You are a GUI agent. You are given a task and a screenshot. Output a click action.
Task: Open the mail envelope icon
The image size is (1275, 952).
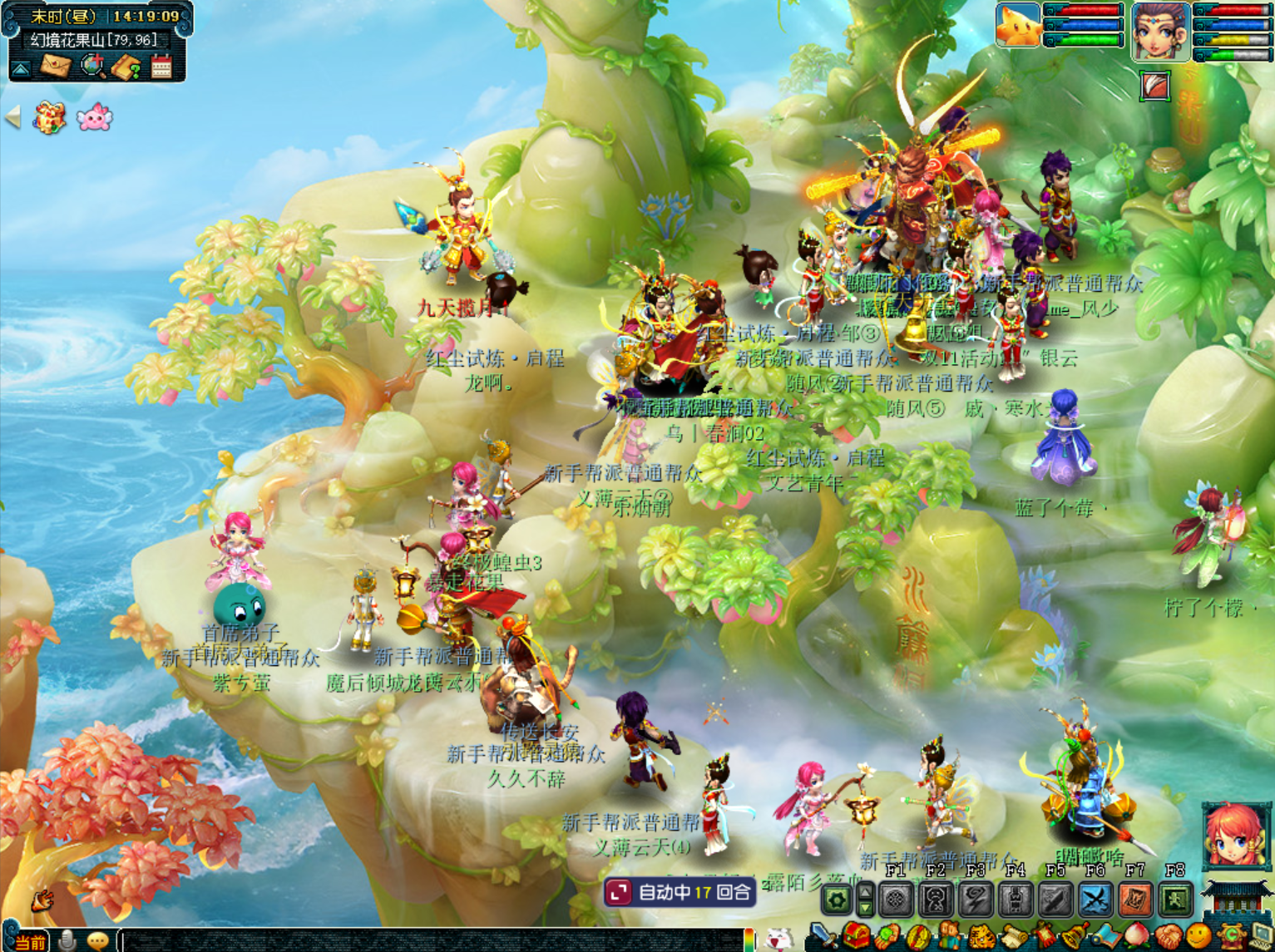coord(55,66)
